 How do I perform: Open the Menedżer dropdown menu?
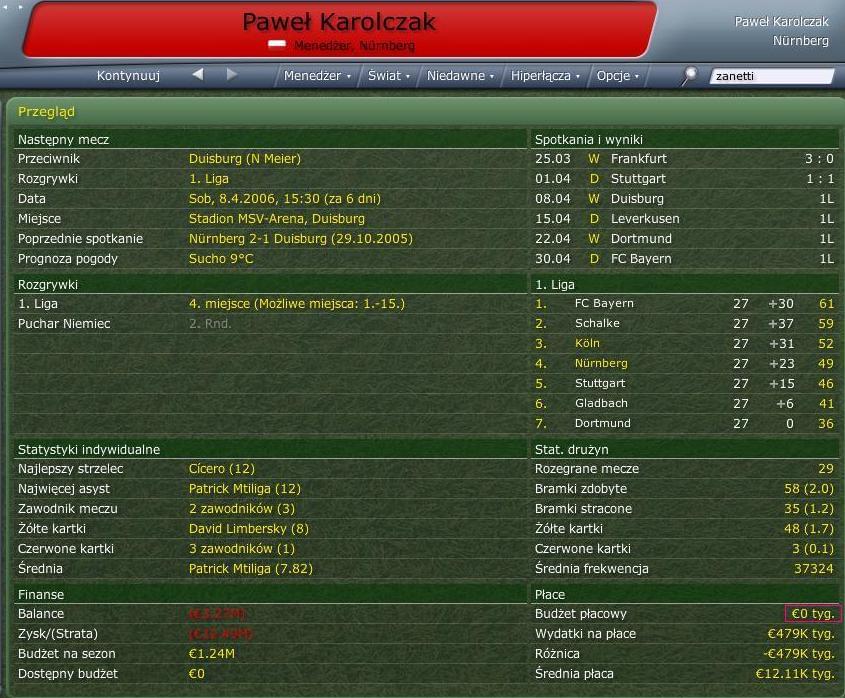click(x=317, y=76)
